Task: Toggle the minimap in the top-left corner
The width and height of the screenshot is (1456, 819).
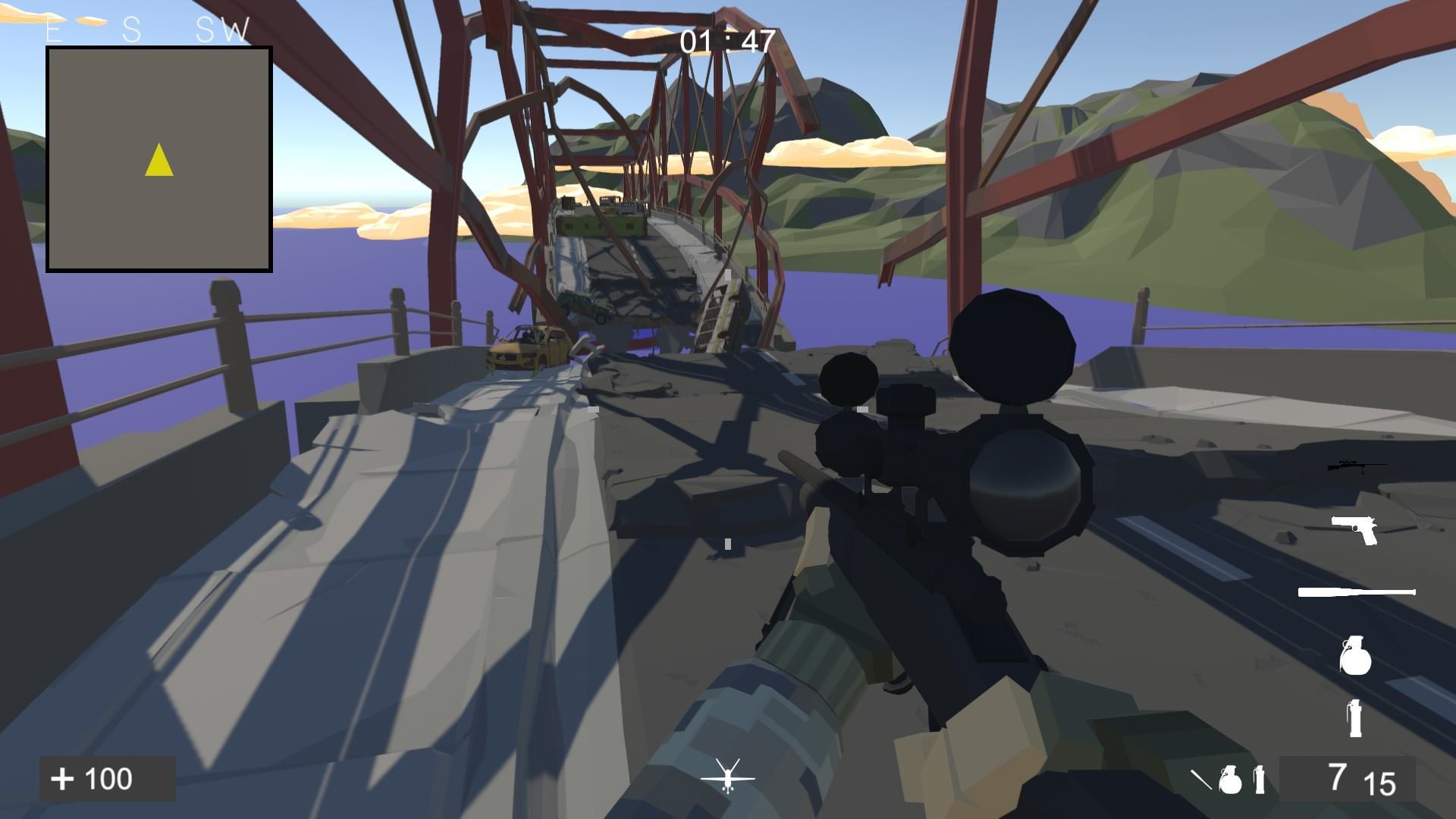Action: 159,158
